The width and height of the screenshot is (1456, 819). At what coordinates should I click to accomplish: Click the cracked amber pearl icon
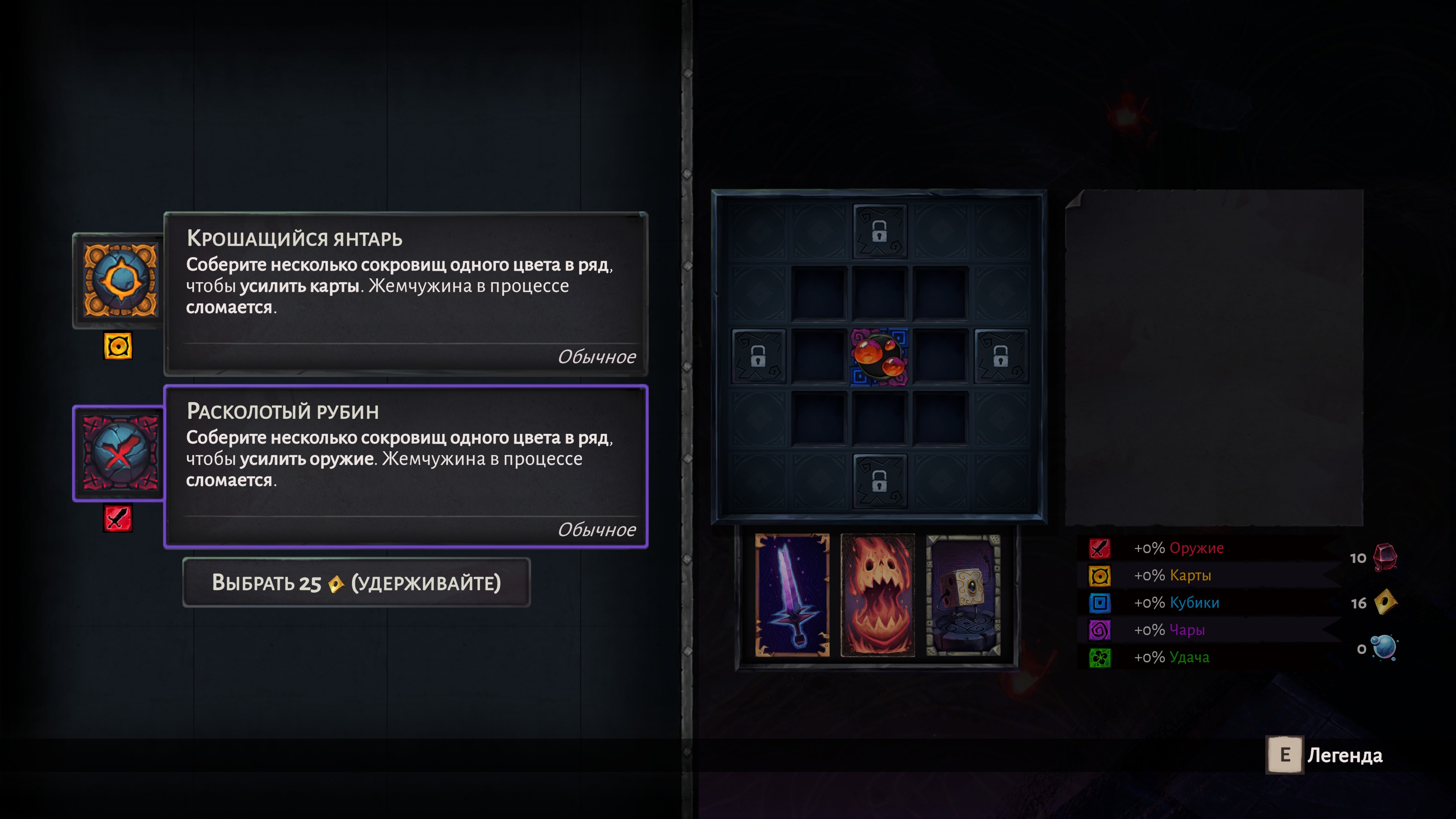120,280
